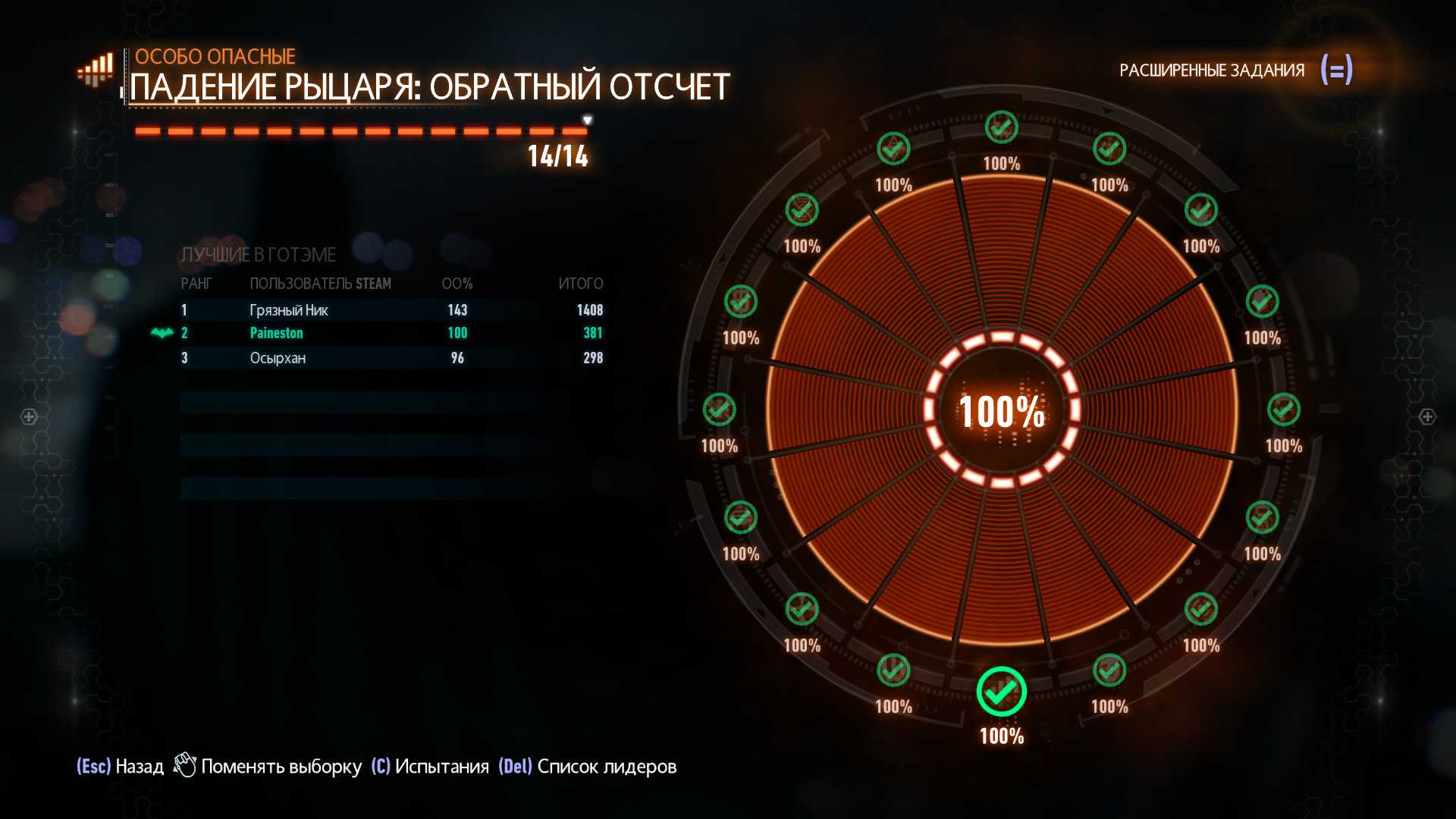Open the Испытания challenges screen
This screenshot has width=1456, height=819.
coord(430,767)
